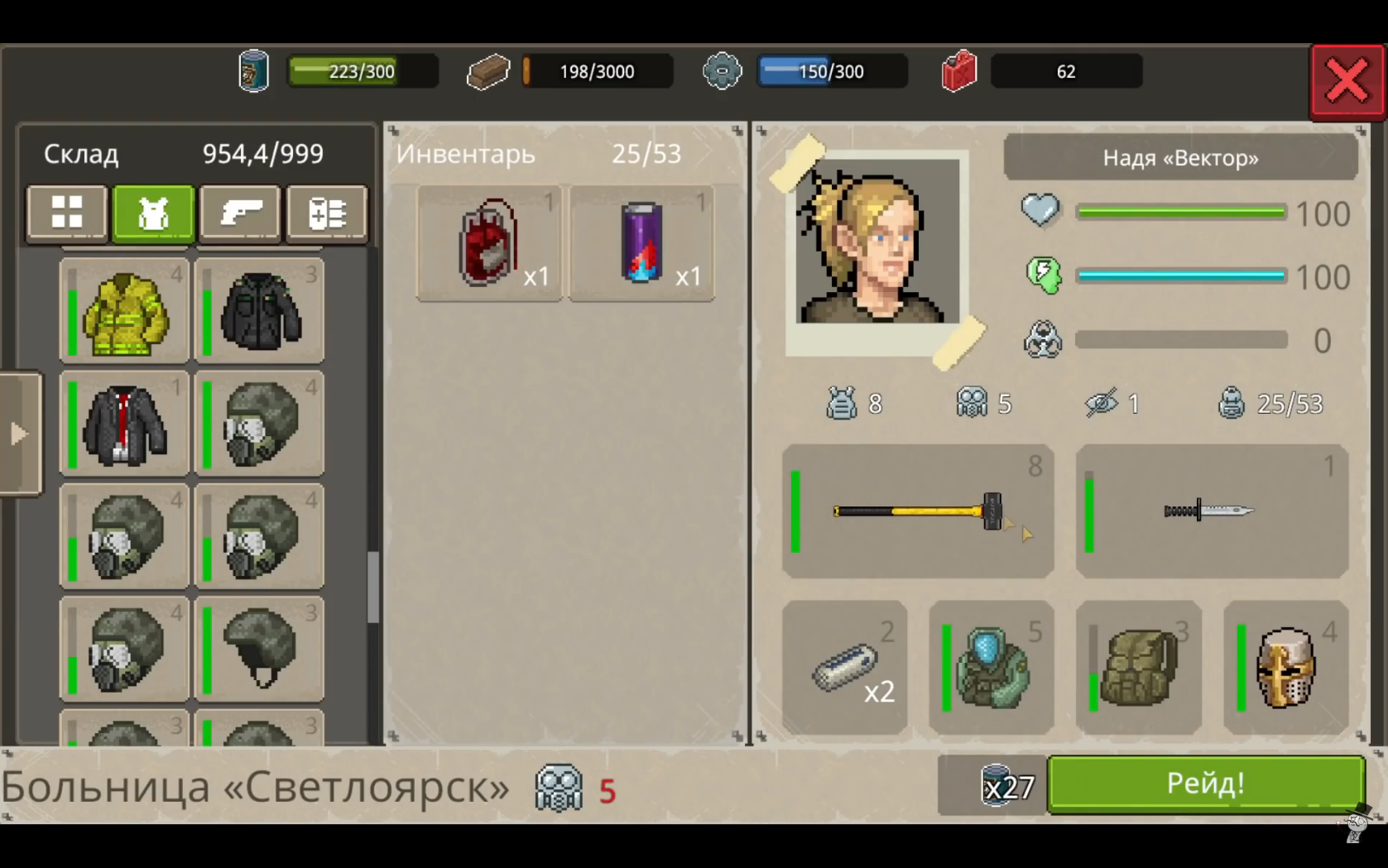Click the equipped knight helmet slot
Viewport: 1388px width, 868px height.
[x=1285, y=667]
